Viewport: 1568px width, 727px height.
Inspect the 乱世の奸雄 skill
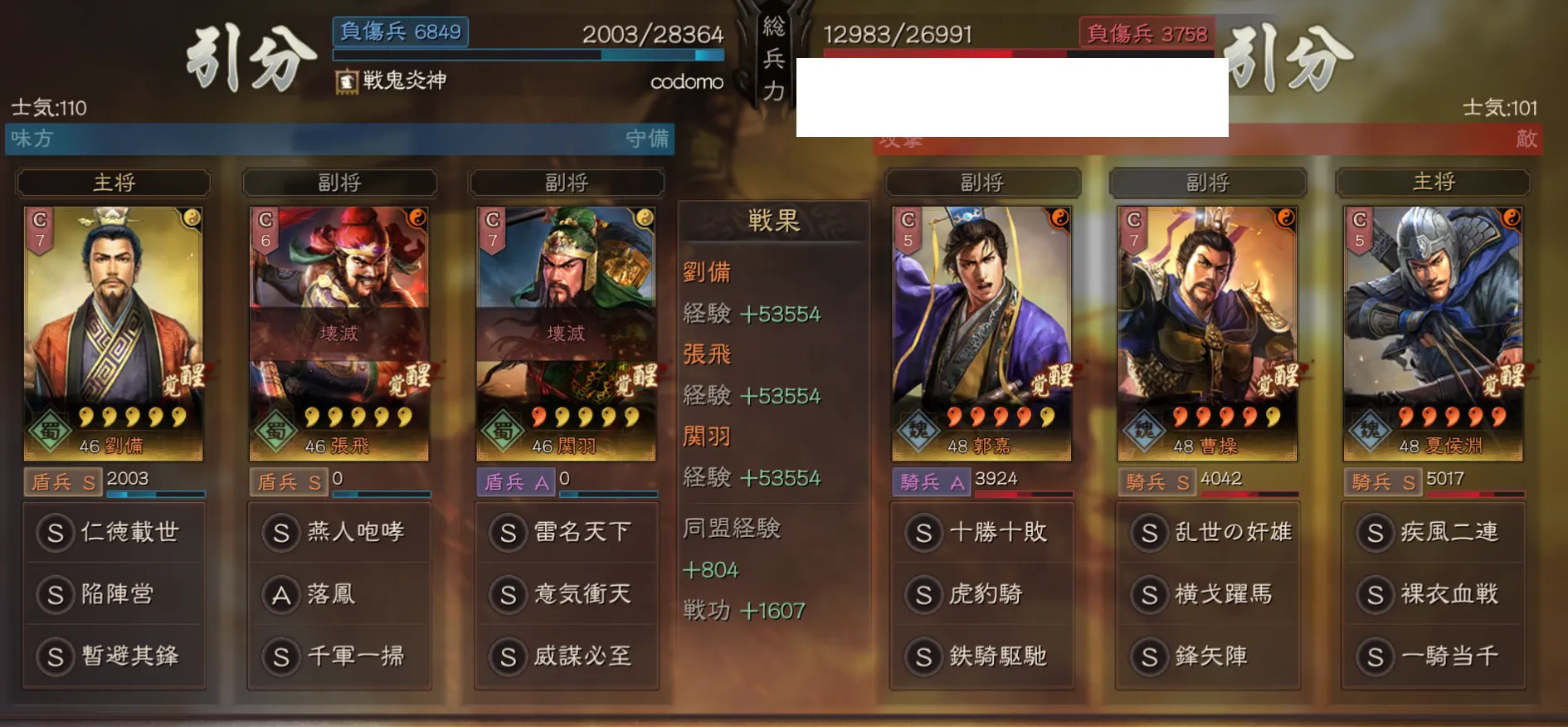point(1207,532)
